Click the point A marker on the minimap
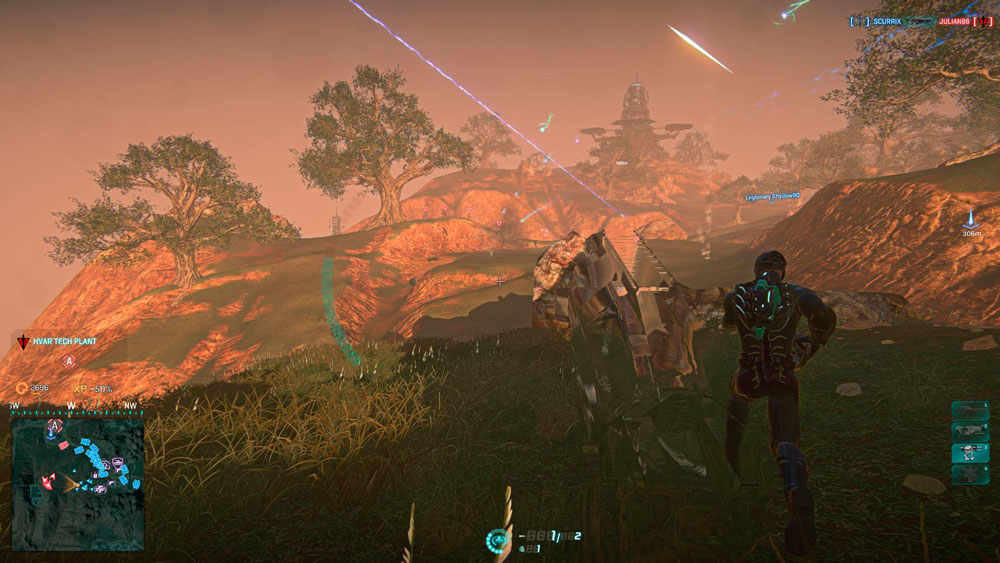 (x=53, y=428)
